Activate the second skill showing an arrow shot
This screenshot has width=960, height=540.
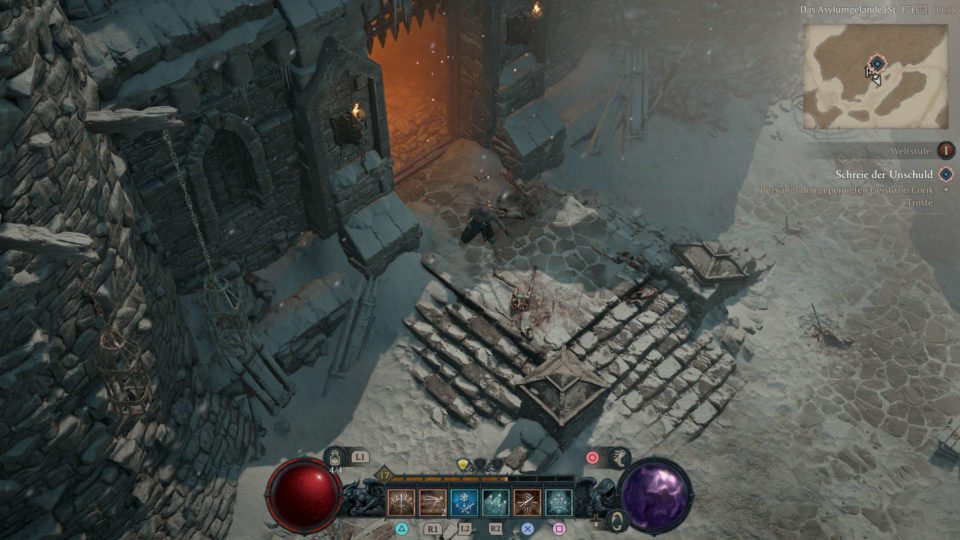tap(433, 502)
